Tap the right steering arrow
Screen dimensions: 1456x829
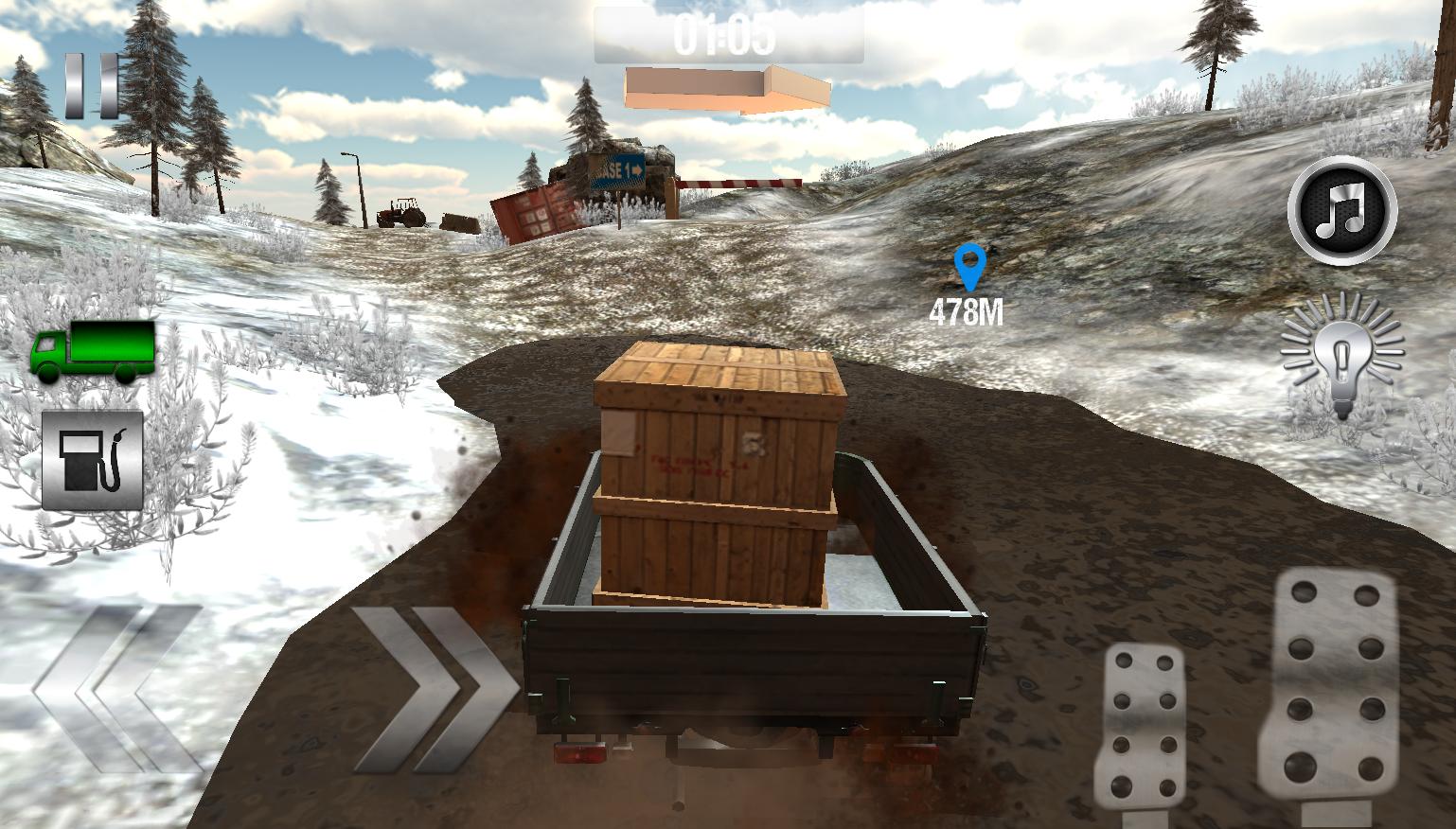point(431,691)
